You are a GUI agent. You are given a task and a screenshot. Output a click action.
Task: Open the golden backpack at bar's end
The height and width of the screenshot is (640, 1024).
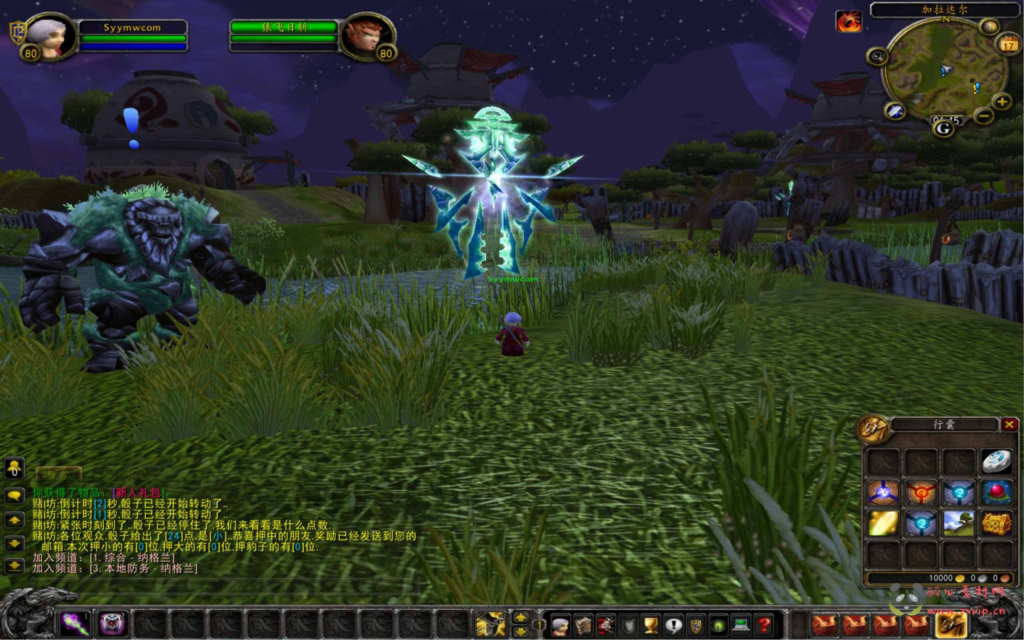950,625
